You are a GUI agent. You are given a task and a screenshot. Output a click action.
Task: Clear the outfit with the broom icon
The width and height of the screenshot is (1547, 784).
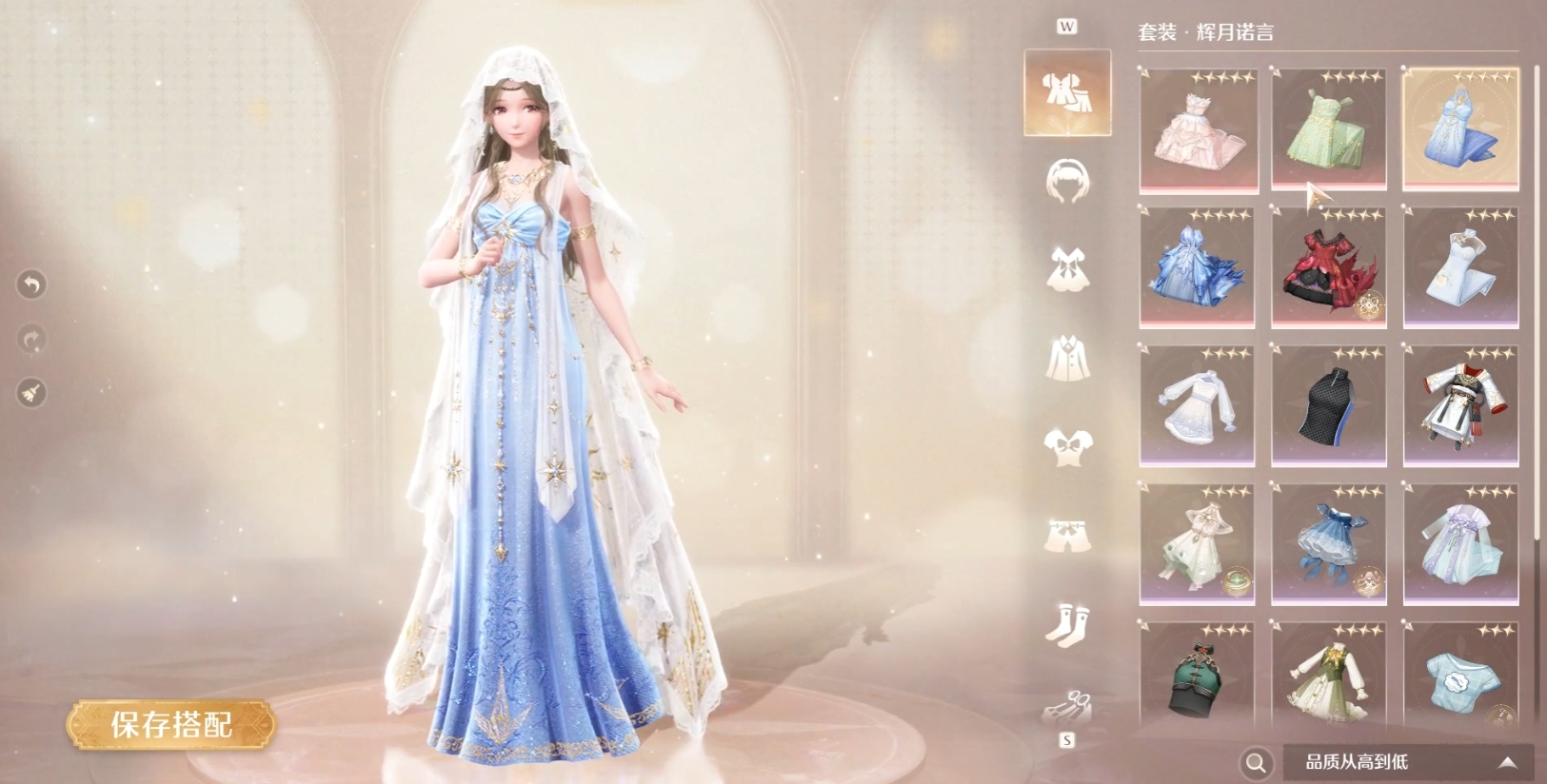(x=31, y=393)
